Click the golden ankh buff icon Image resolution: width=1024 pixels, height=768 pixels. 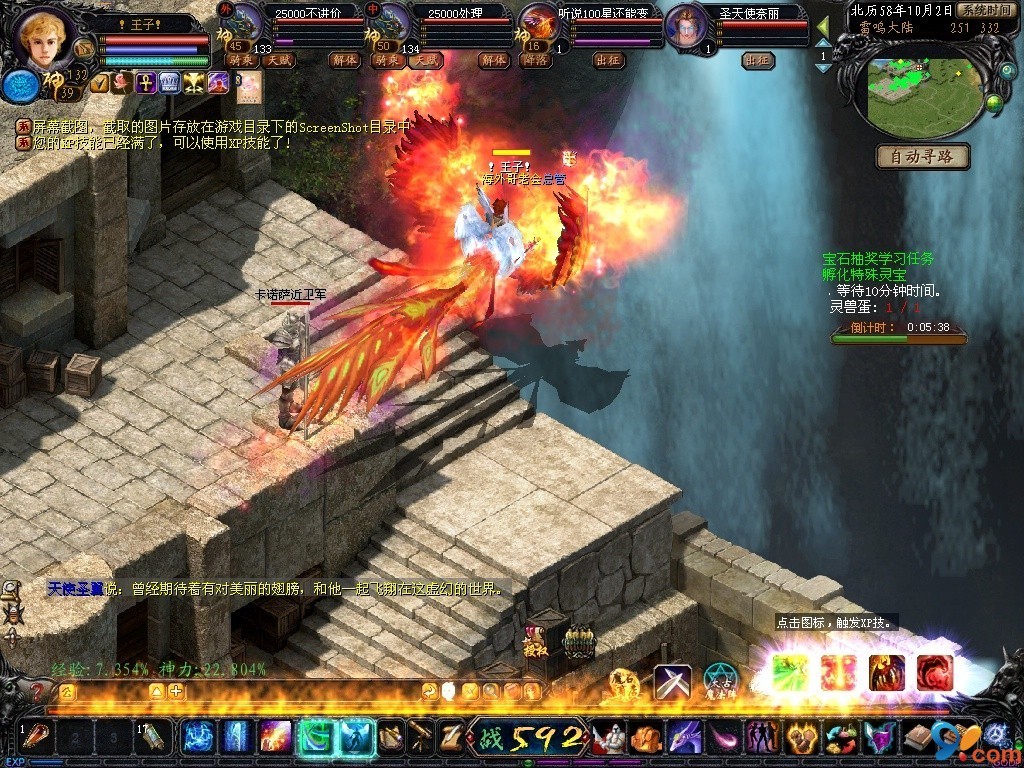point(146,83)
